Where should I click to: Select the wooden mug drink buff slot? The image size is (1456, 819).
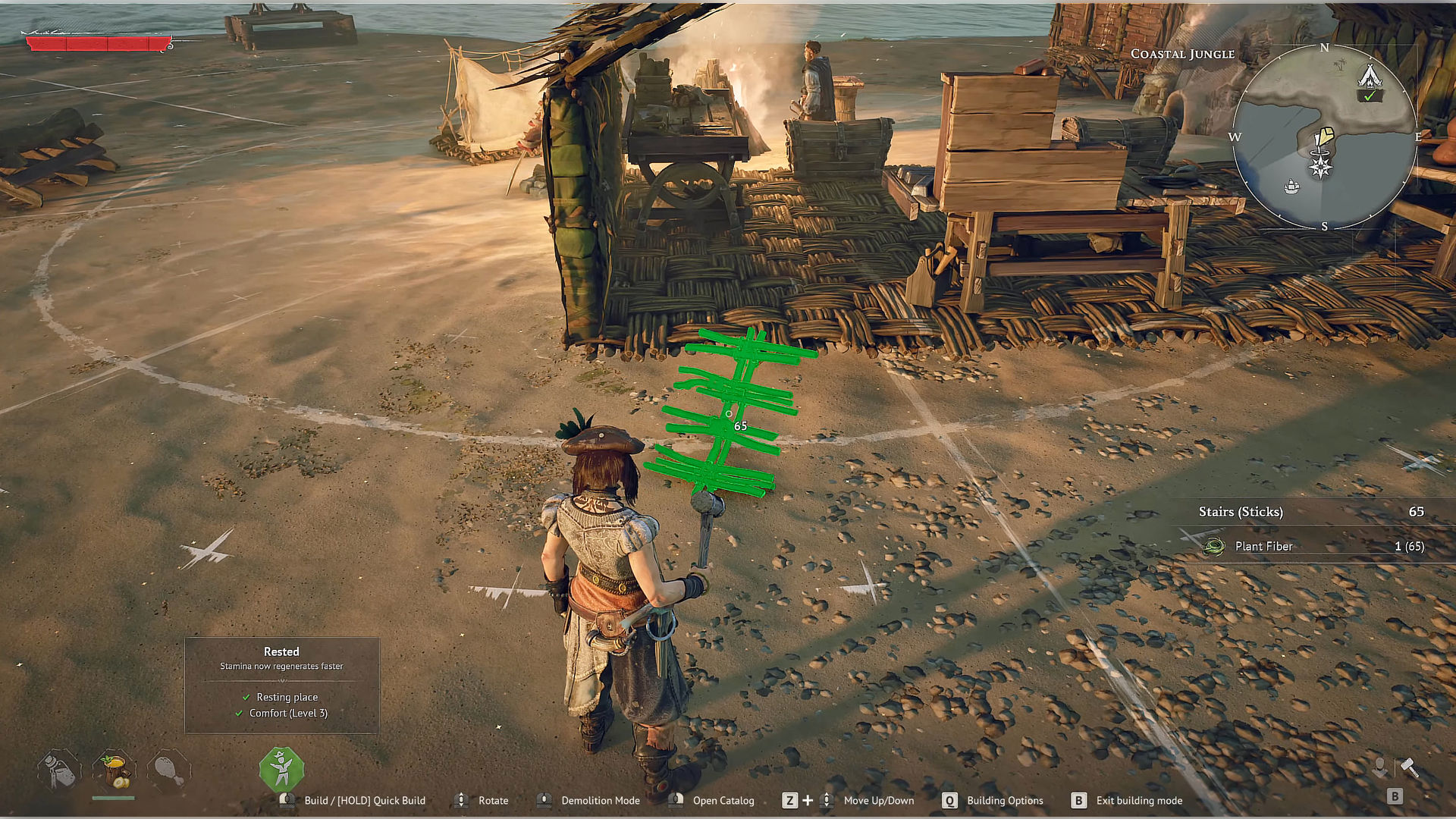[114, 770]
